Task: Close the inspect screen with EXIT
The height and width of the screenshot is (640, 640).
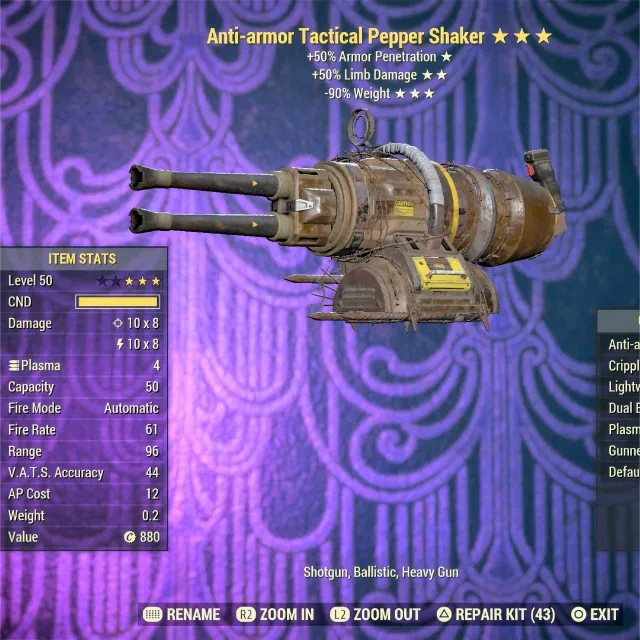Action: coord(595,614)
